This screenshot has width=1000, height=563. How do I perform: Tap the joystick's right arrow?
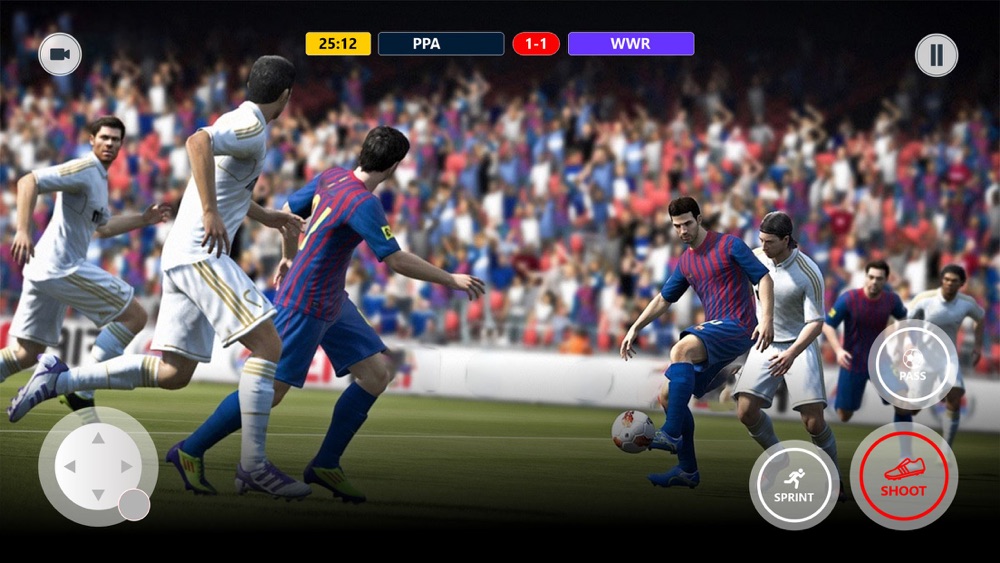[127, 466]
